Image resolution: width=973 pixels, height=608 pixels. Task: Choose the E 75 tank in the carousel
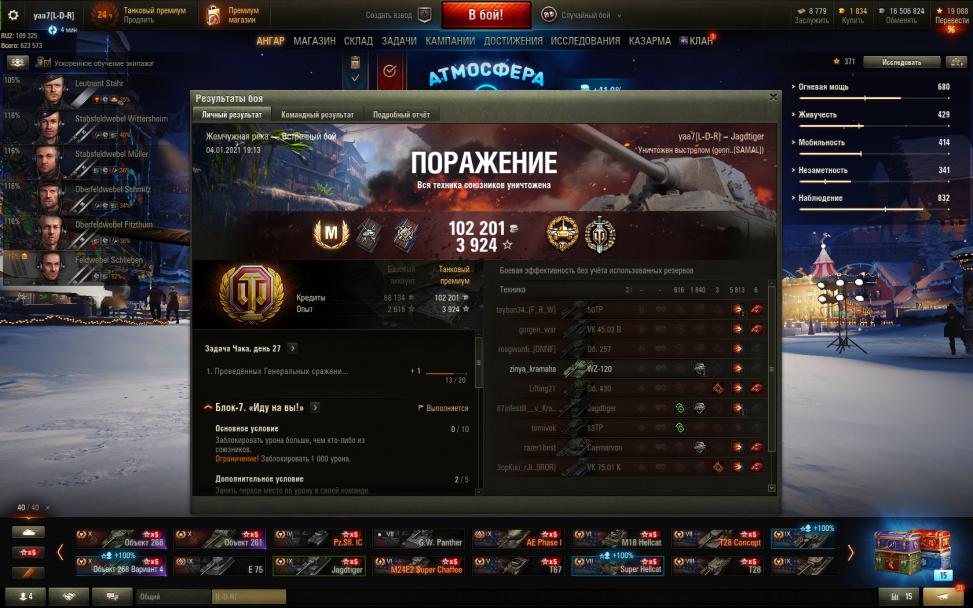point(221,565)
